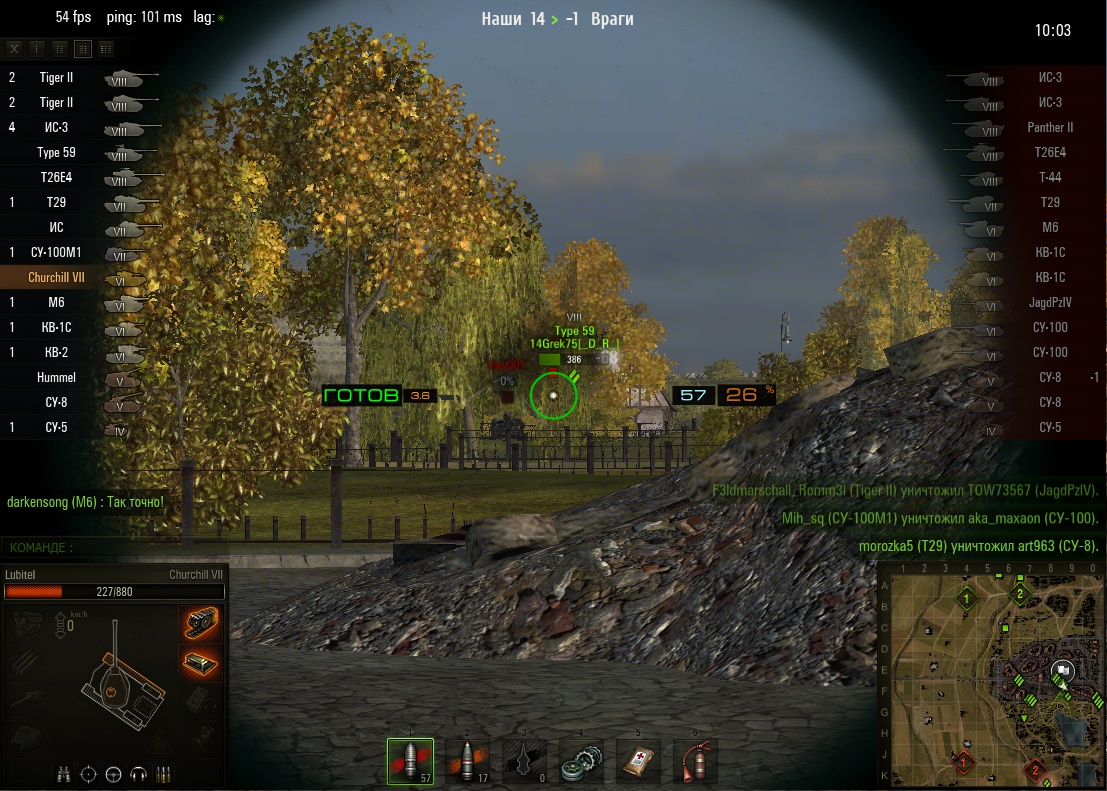The height and width of the screenshot is (791, 1107).
Task: Click the radio operator headphones crew icon
Action: click(x=139, y=774)
